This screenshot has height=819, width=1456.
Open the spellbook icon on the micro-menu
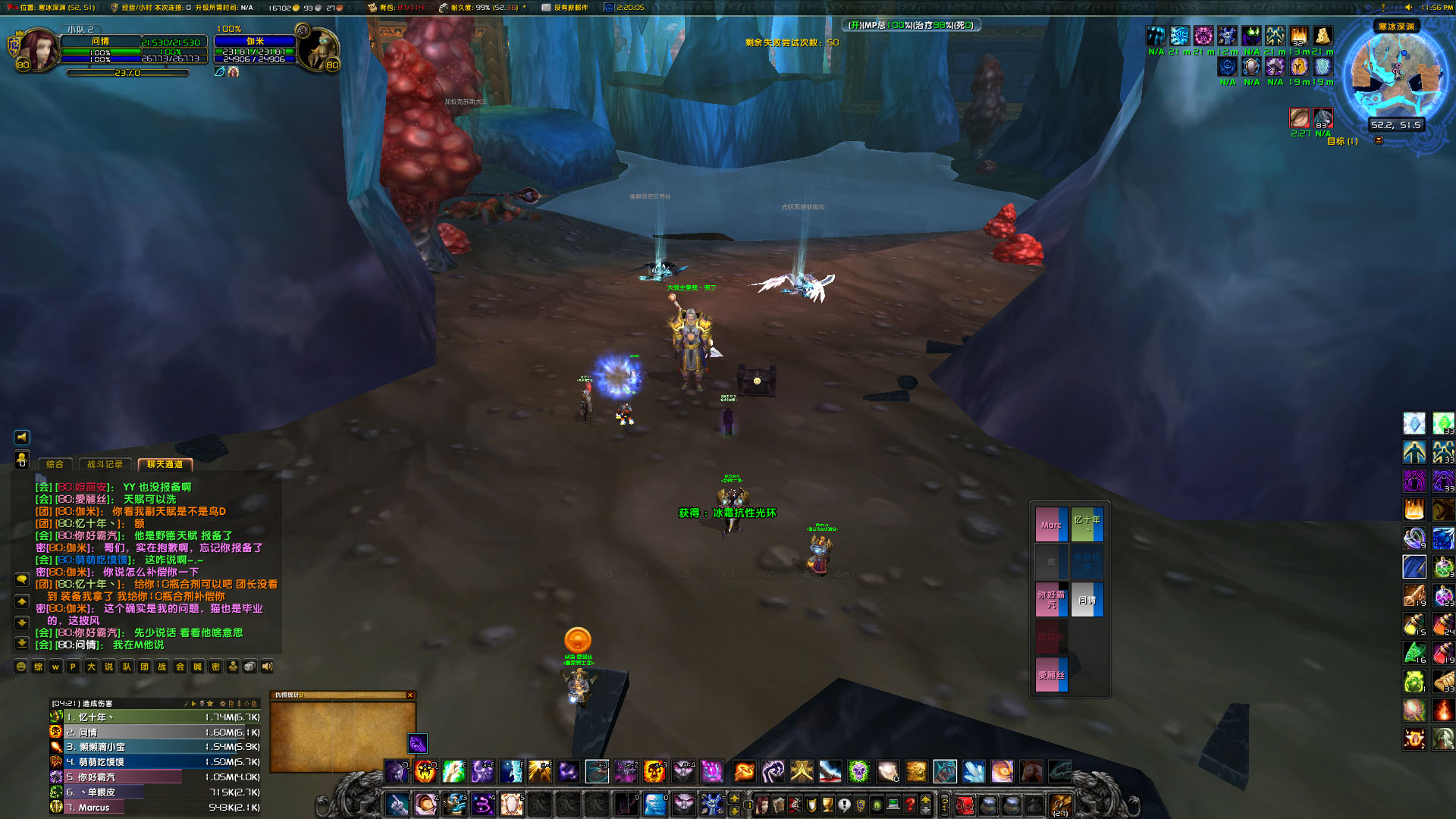777,805
